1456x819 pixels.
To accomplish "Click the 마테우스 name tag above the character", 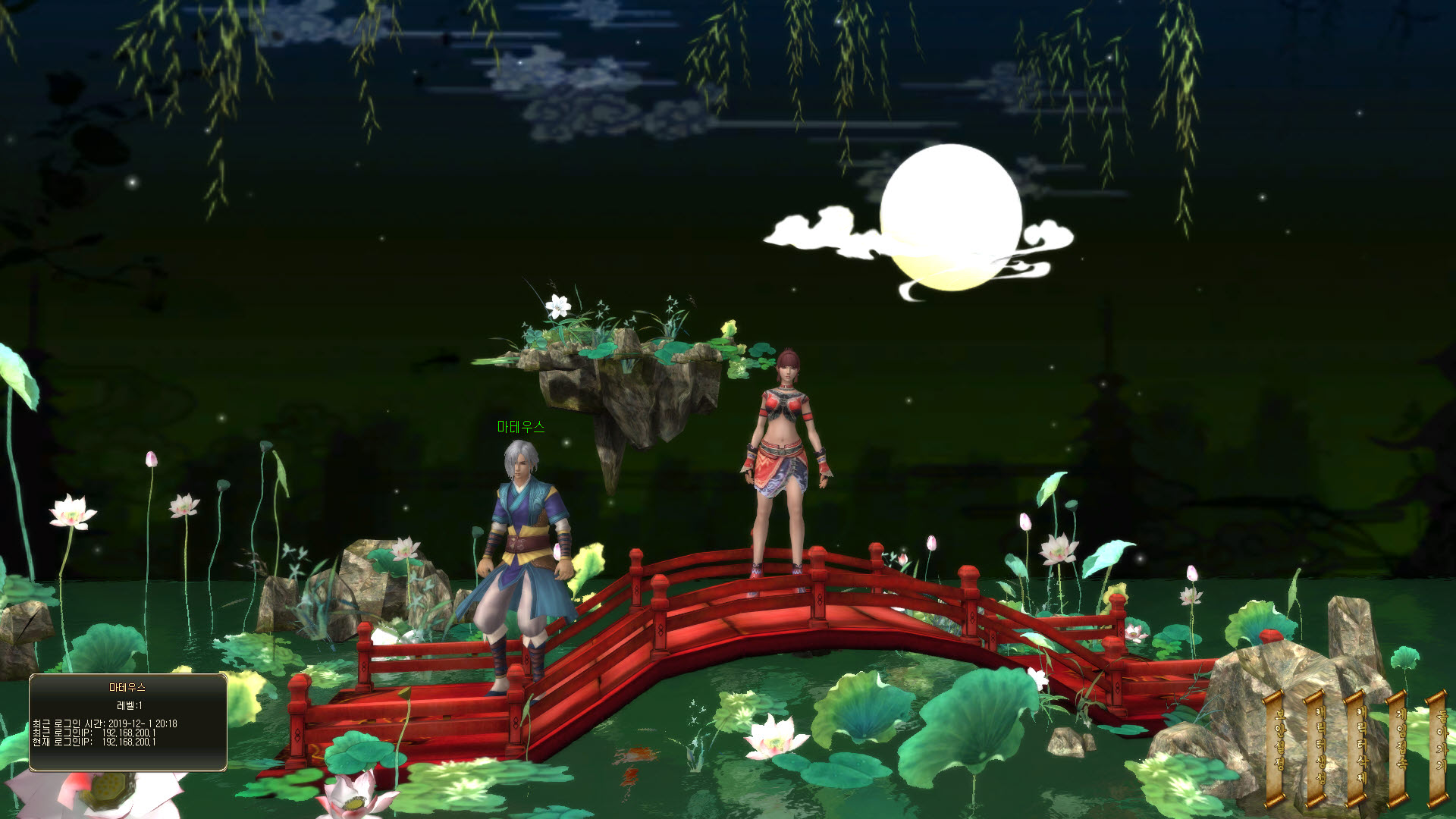I will 521,427.
